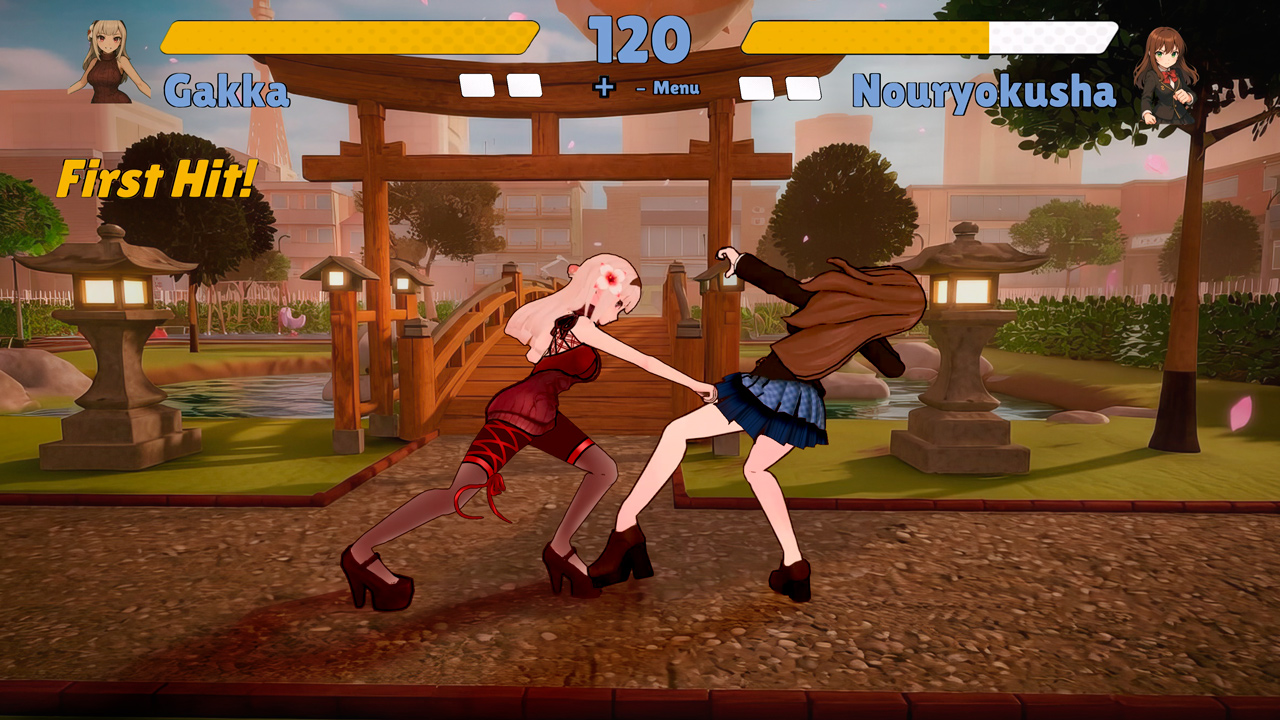Open the Menu from the top bar

[x=676, y=88]
